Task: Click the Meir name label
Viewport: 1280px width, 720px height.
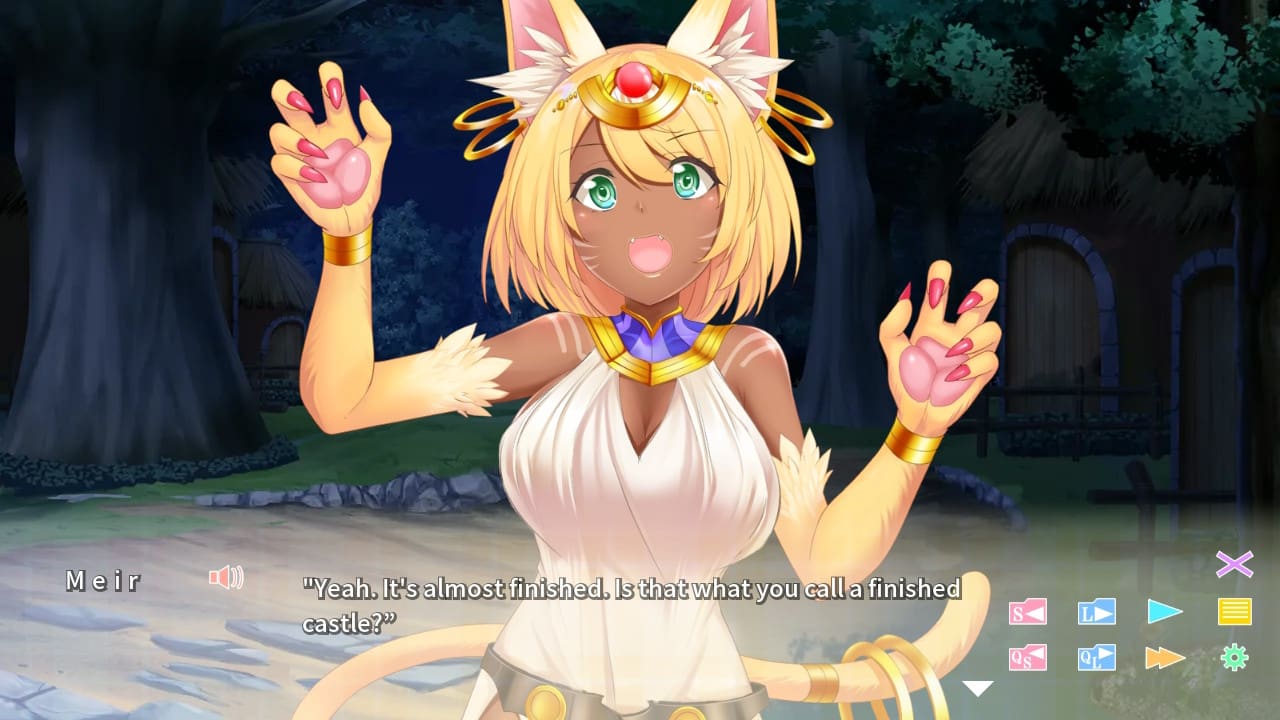Action: pyautogui.click(x=103, y=580)
